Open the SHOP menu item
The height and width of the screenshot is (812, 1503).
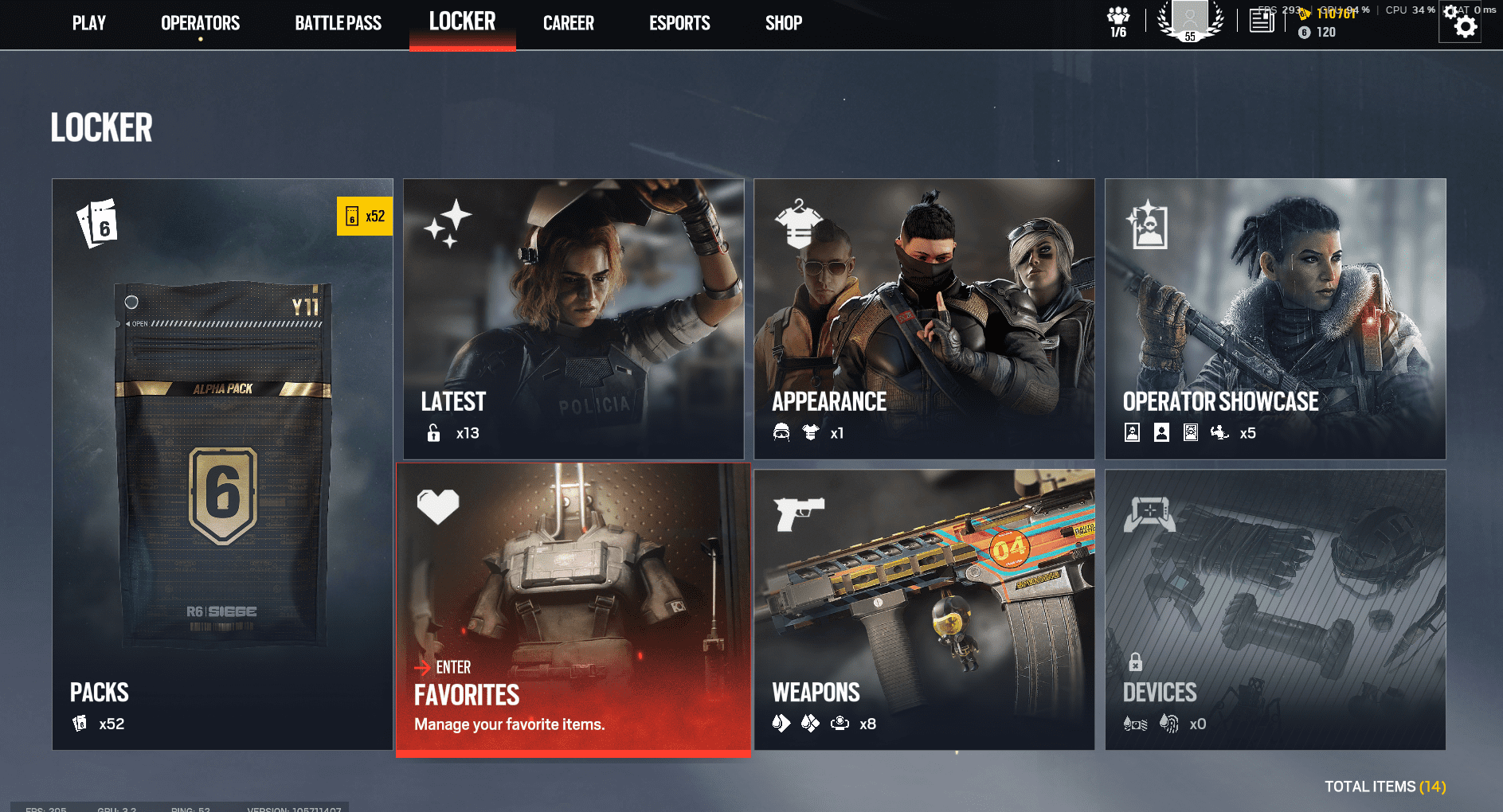(783, 22)
